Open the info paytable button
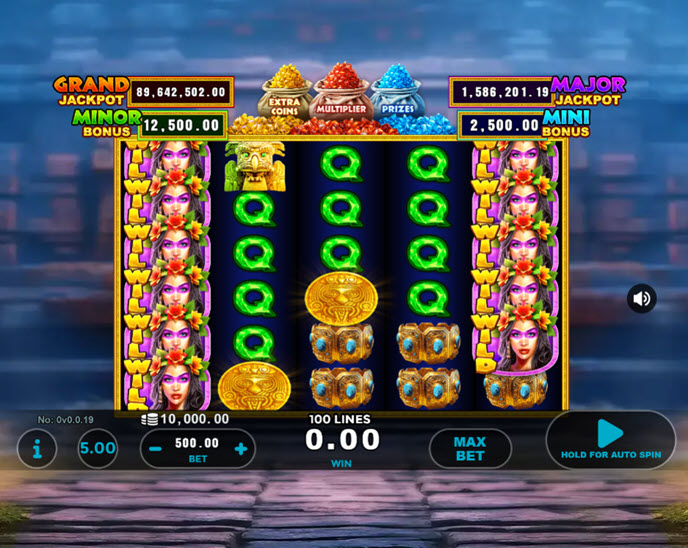 point(37,449)
